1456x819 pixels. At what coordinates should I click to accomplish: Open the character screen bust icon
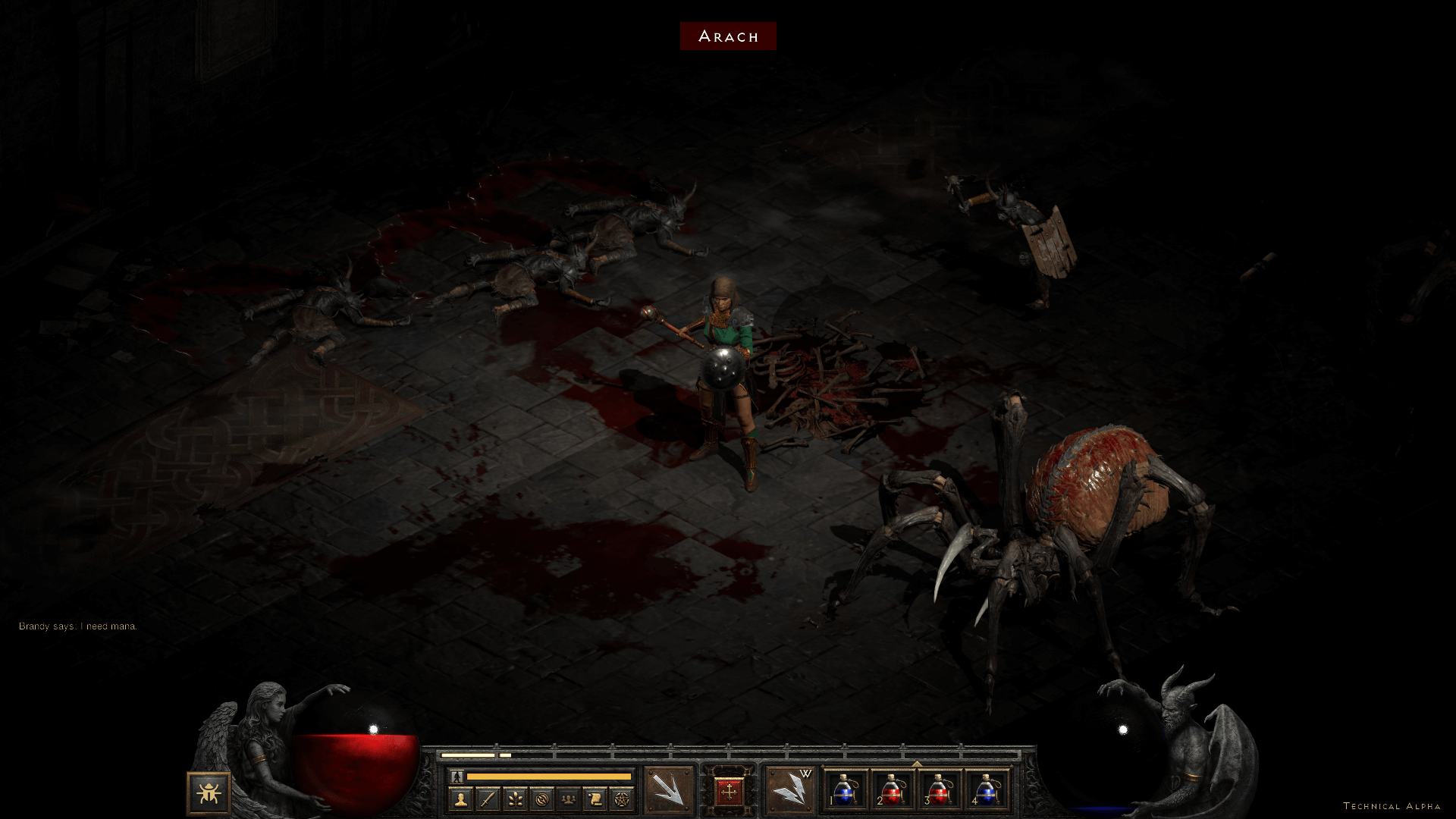pyautogui.click(x=460, y=799)
